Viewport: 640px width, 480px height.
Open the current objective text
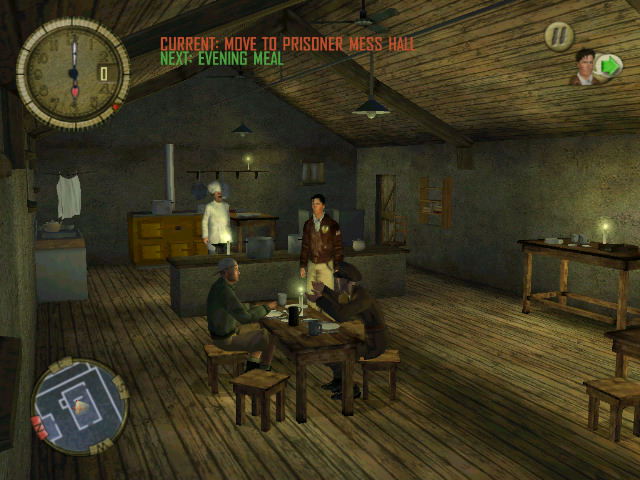click(287, 44)
